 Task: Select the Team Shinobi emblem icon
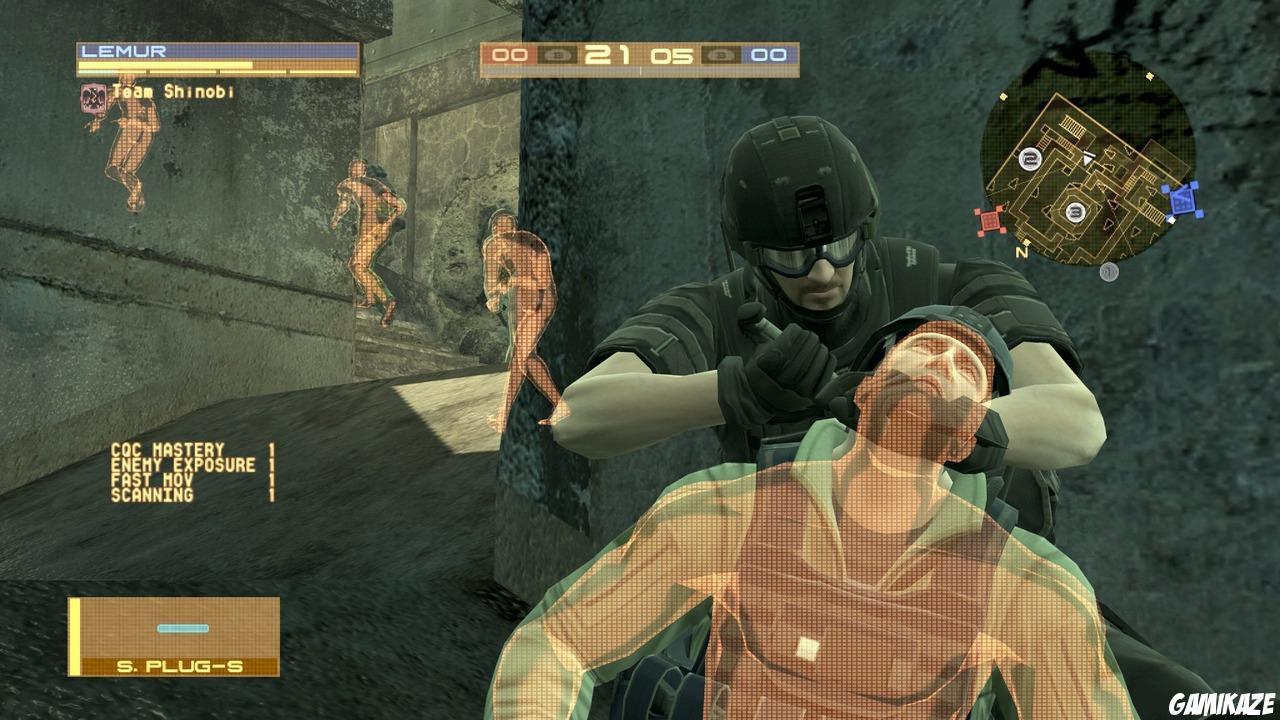[91, 99]
